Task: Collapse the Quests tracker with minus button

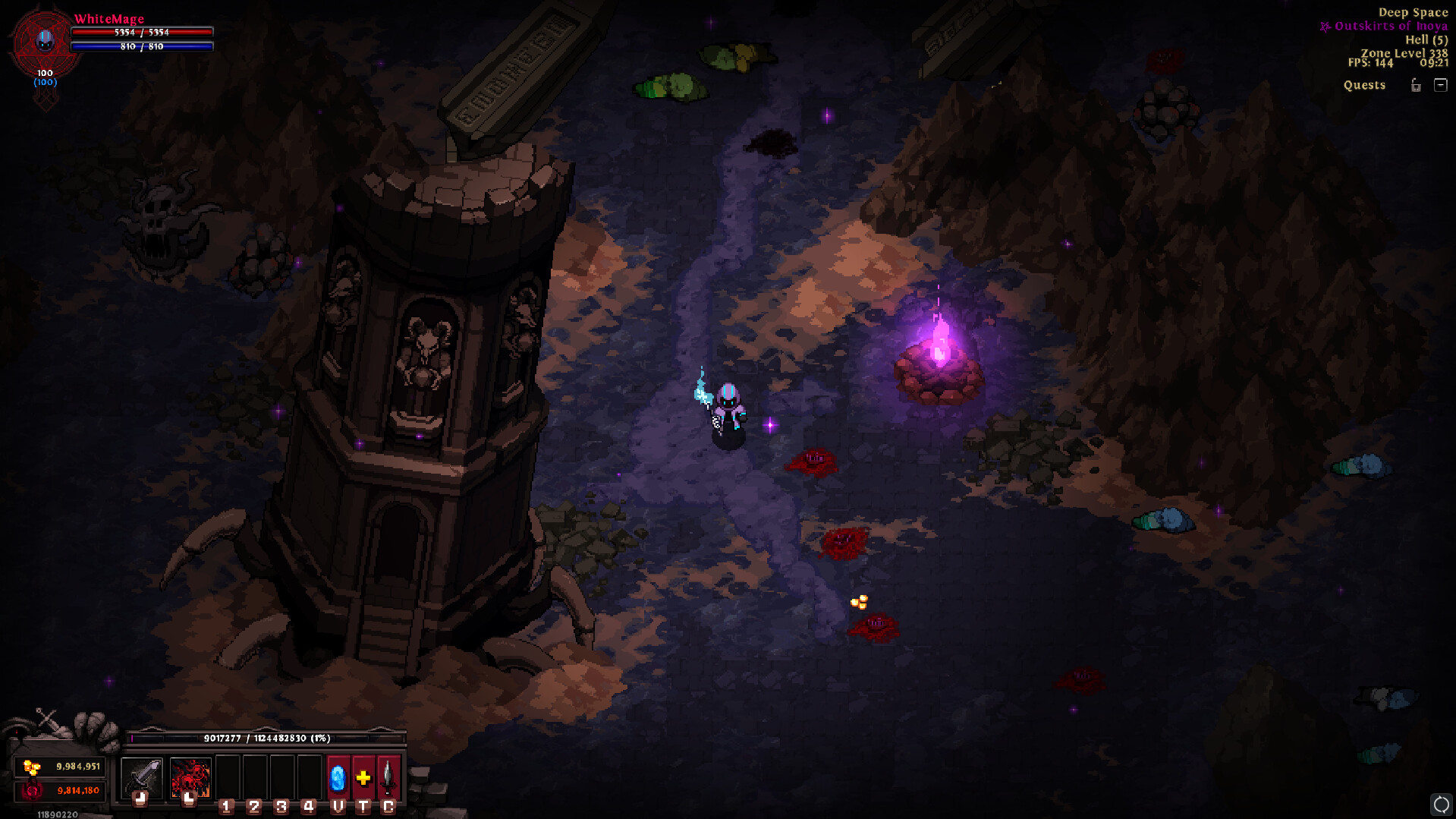Action: point(1441,85)
